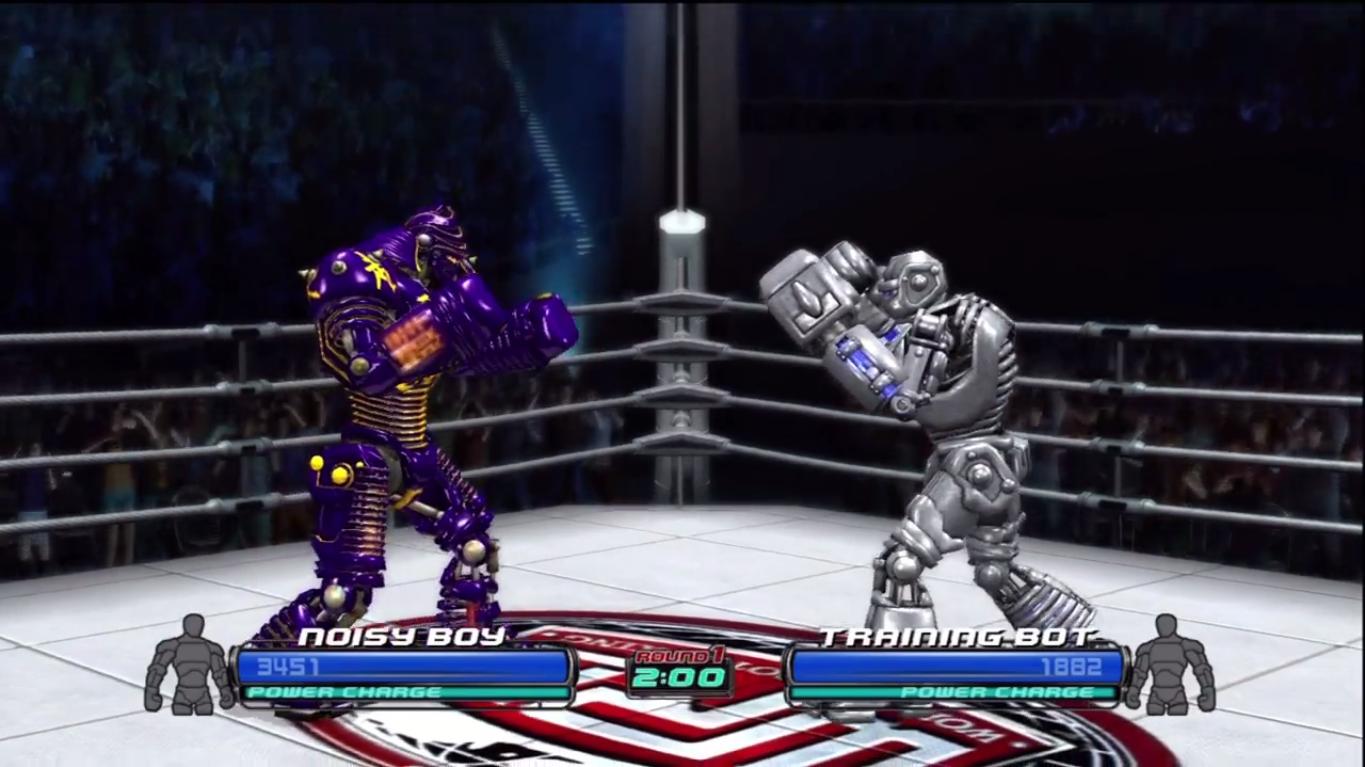Expand the Noisy Boy nameplate banner
This screenshot has height=767, width=1365.
click(400, 637)
